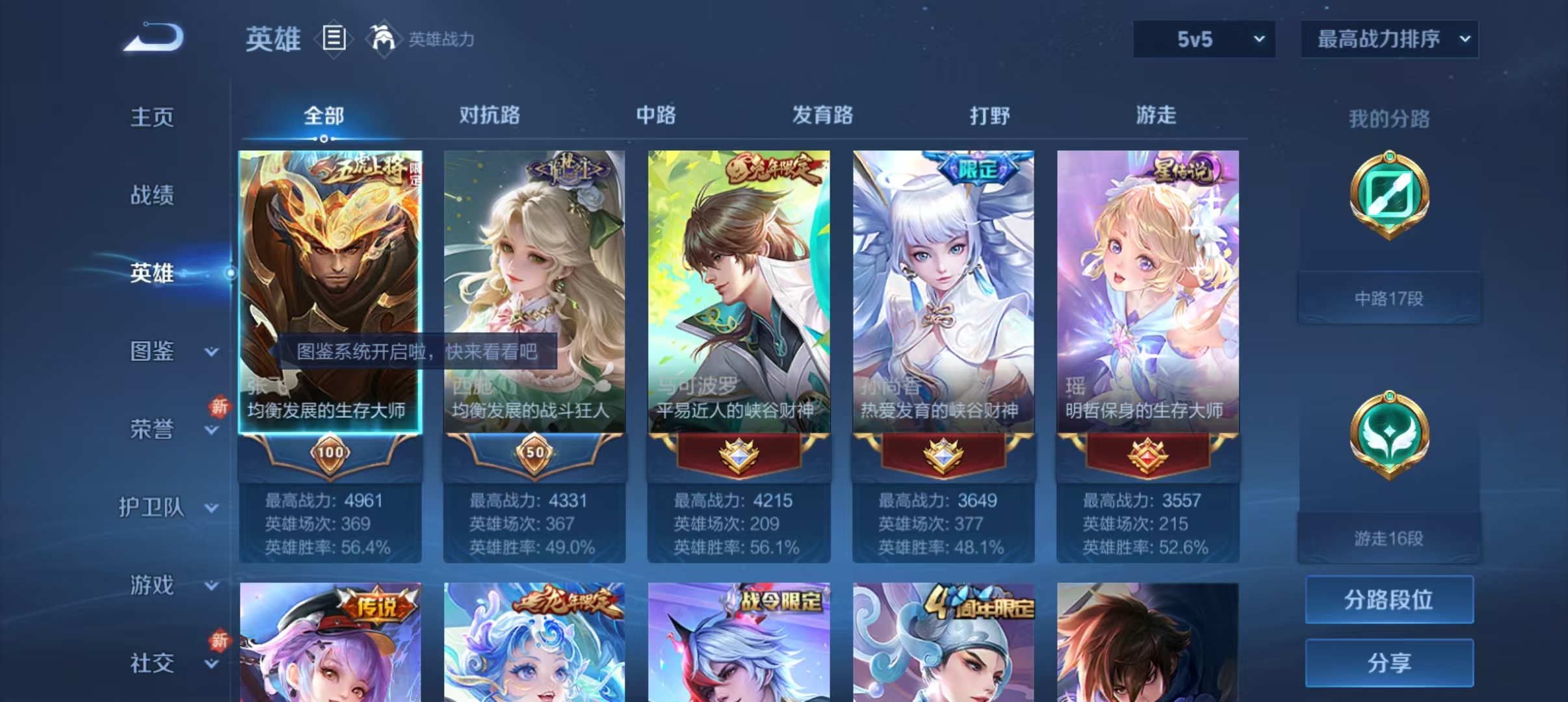Open the 最高战力排序 sorting dropdown
This screenshot has height=702, width=1568.
(x=1390, y=39)
